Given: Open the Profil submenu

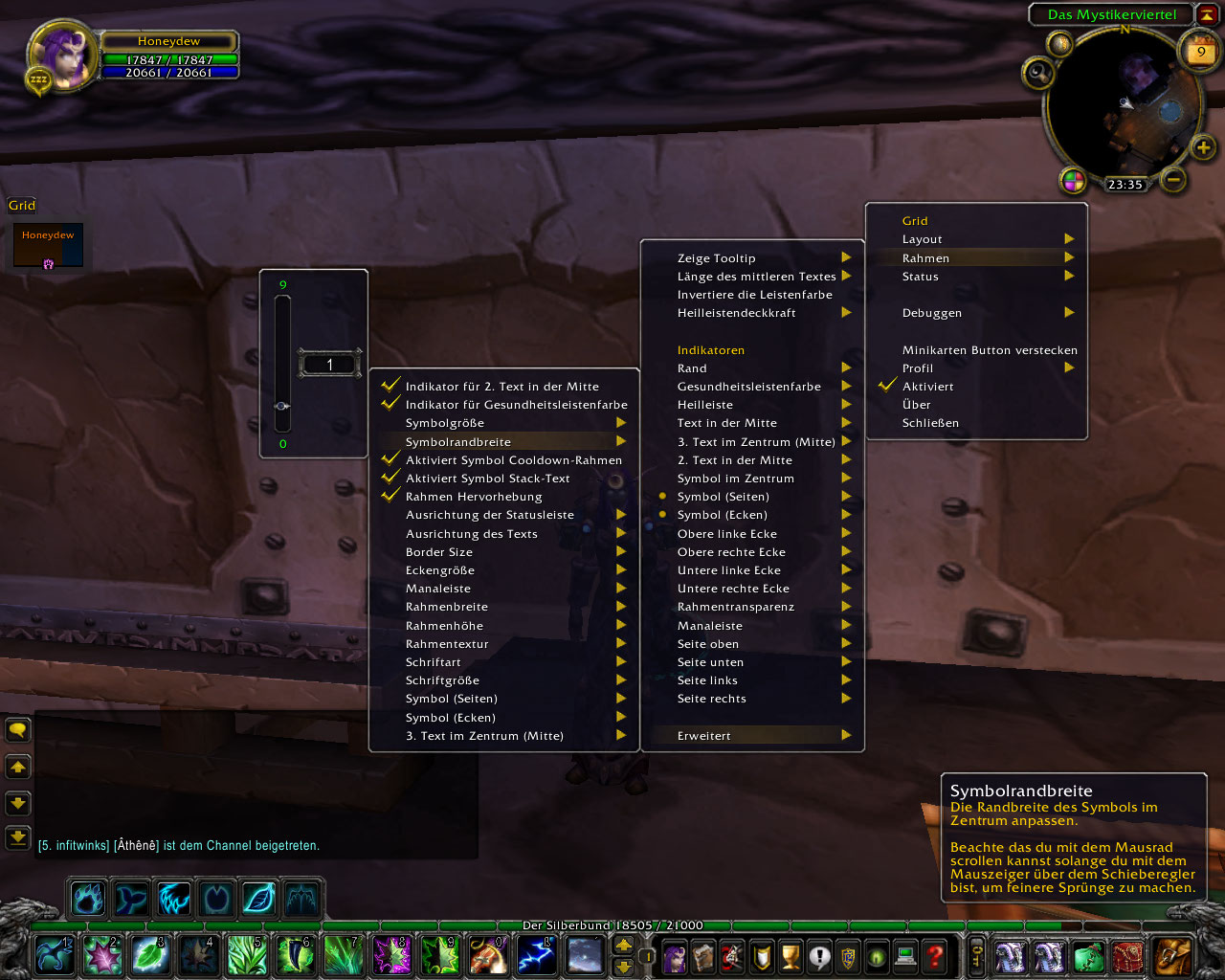Looking at the screenshot, I should point(918,368).
